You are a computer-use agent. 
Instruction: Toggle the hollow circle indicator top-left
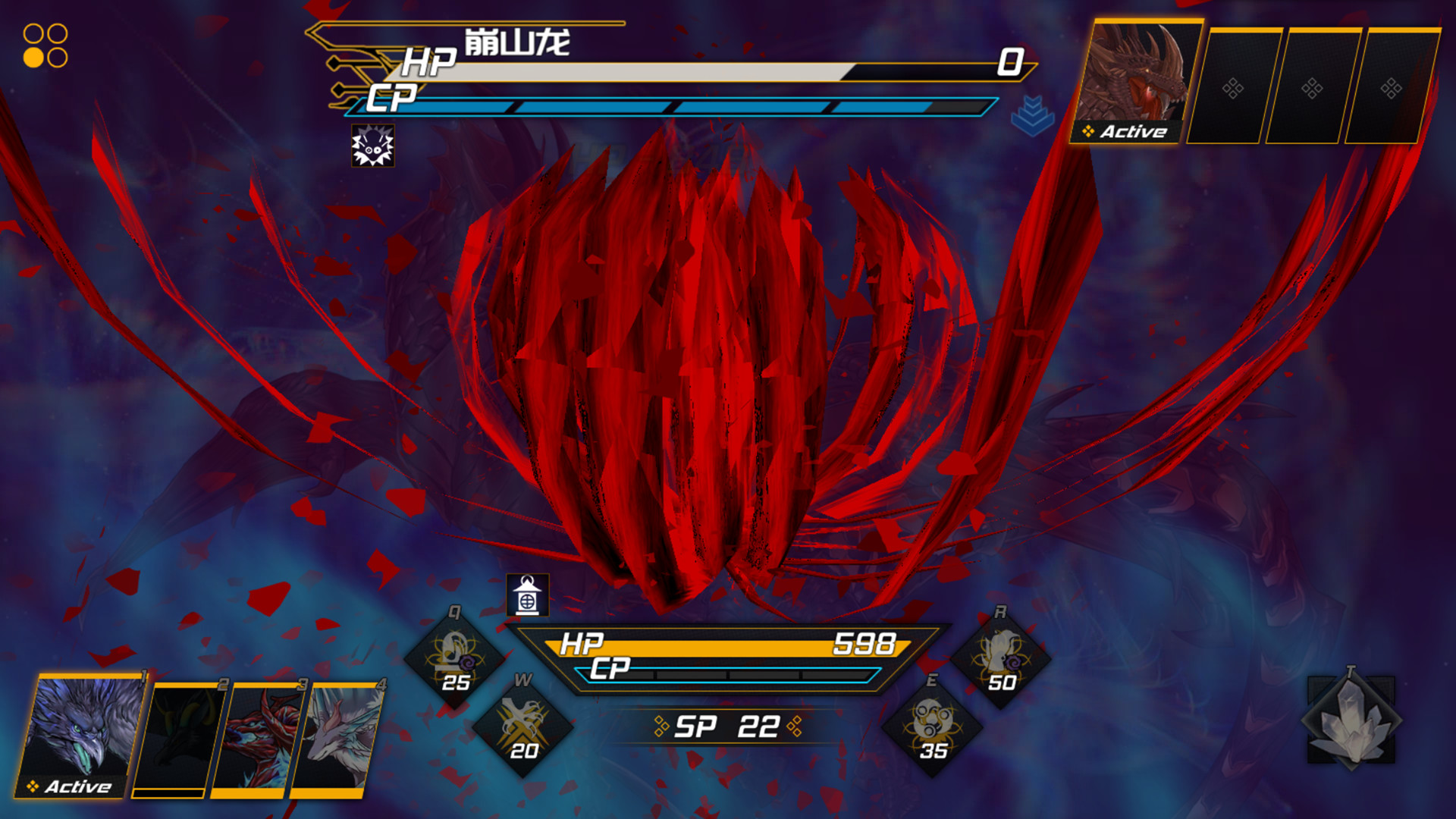[x=33, y=33]
